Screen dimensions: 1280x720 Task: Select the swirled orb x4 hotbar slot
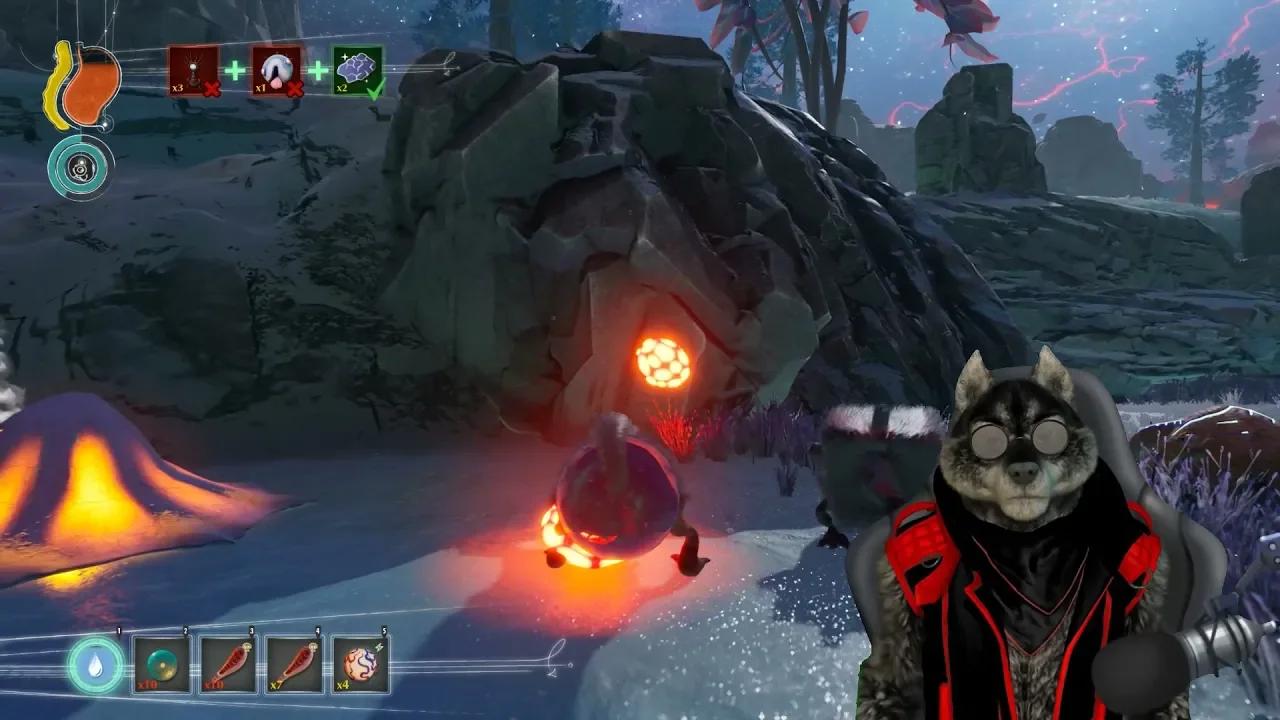tap(361, 665)
